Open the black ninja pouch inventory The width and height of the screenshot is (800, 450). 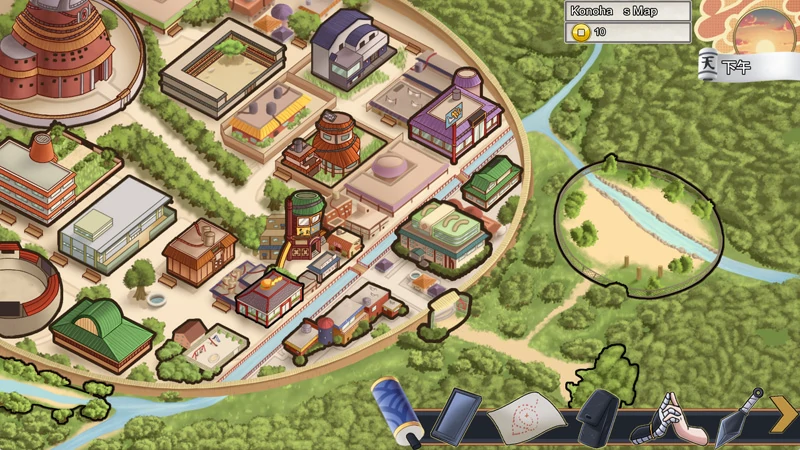(601, 413)
